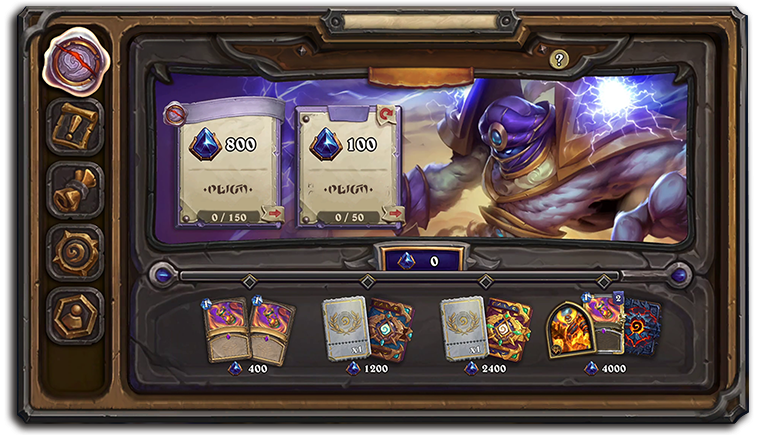Select the hexagon pawn tab
This screenshot has width=760, height=435.
coord(74,315)
